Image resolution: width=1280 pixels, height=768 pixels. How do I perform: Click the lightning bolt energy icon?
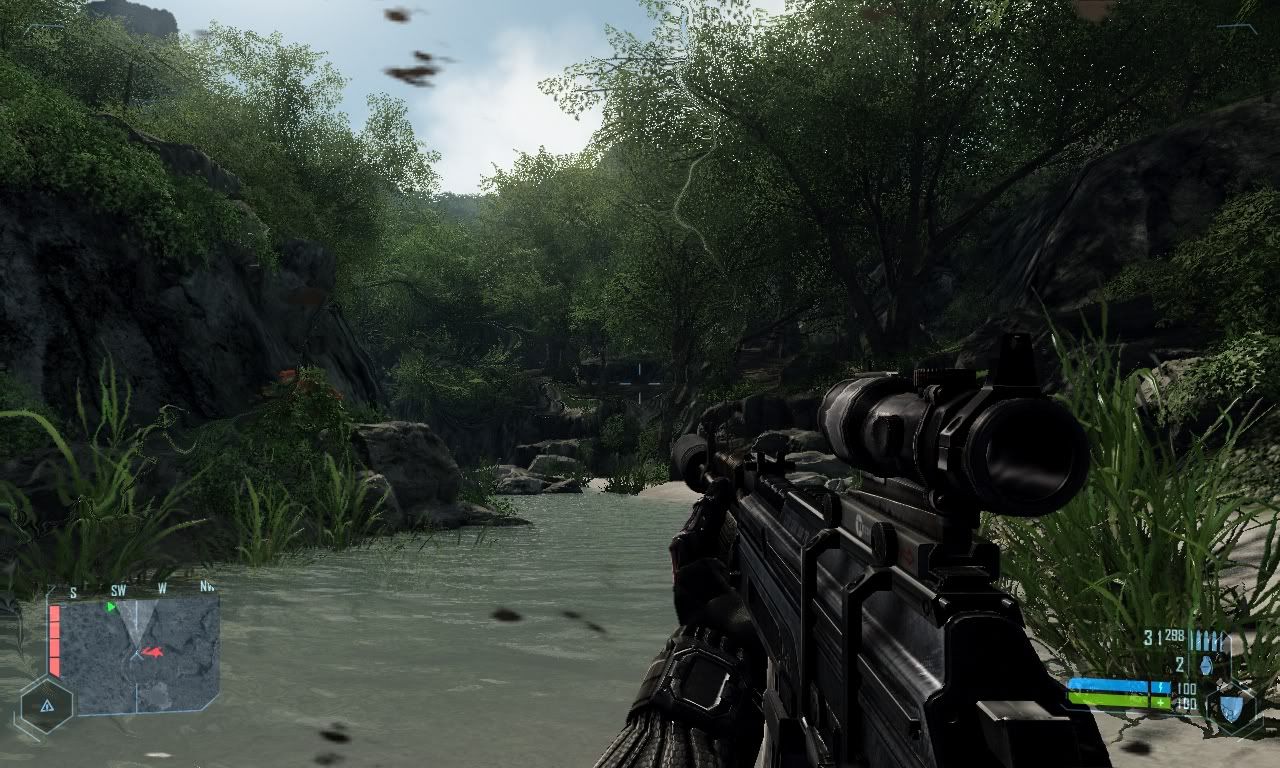click(x=1160, y=687)
